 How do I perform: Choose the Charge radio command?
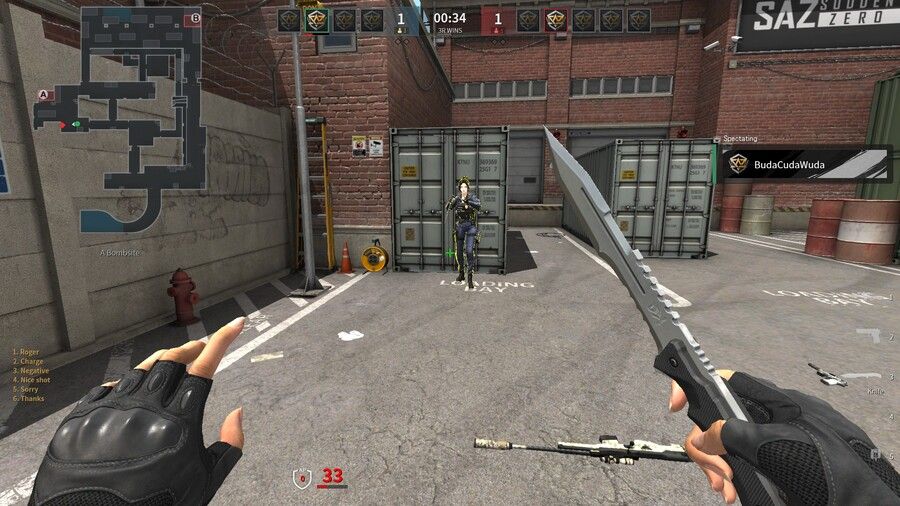30,361
